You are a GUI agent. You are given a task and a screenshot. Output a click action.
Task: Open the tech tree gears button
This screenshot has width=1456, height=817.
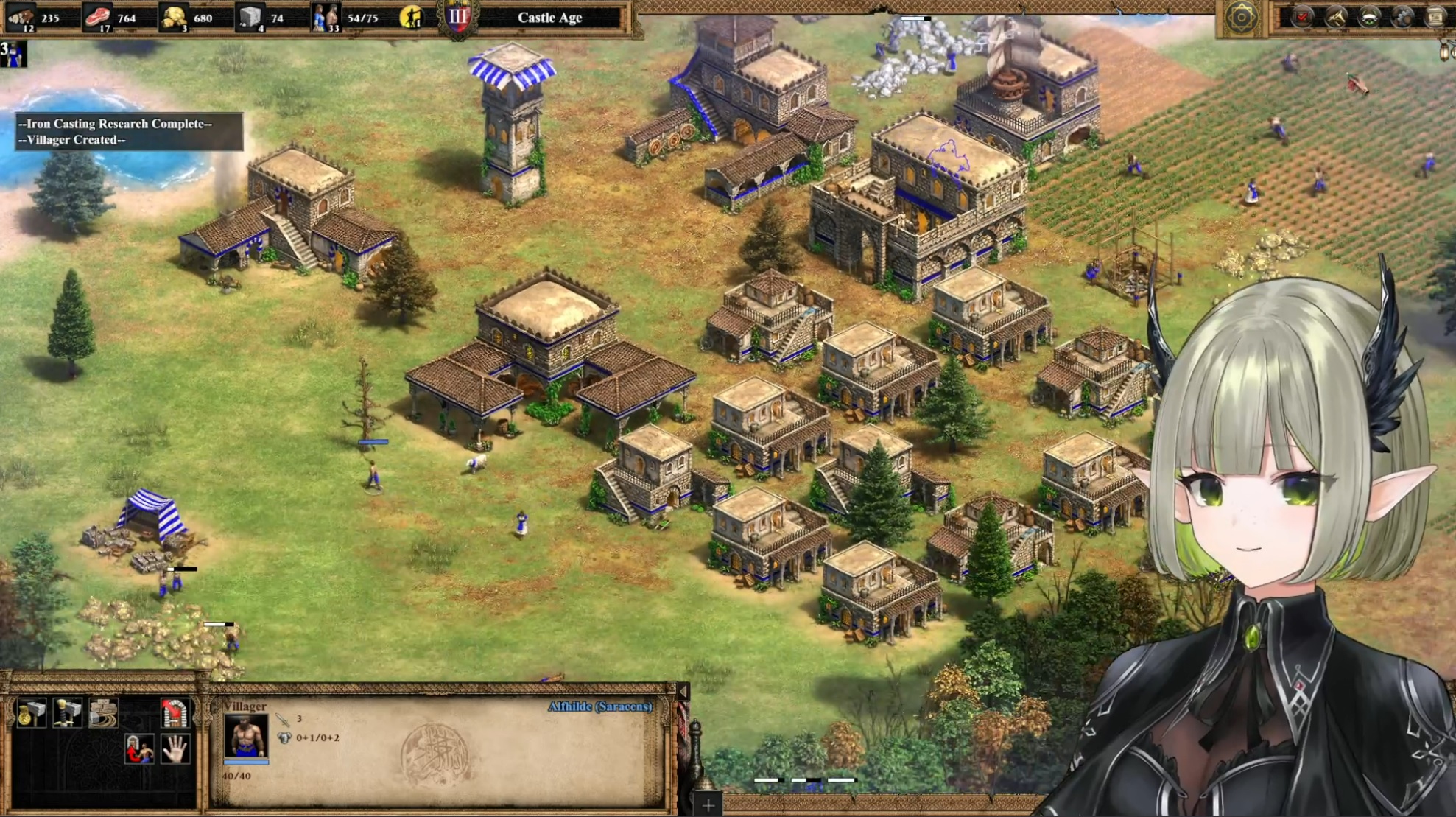point(1404,17)
